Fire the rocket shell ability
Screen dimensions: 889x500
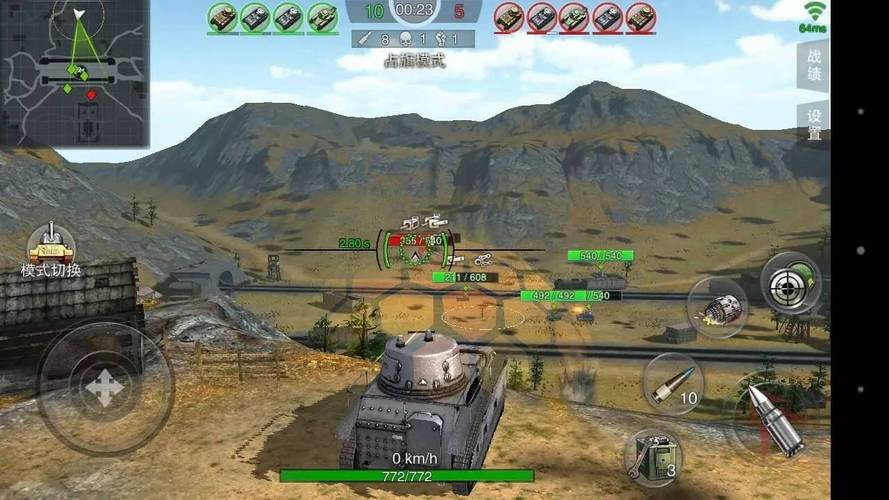coord(718,307)
